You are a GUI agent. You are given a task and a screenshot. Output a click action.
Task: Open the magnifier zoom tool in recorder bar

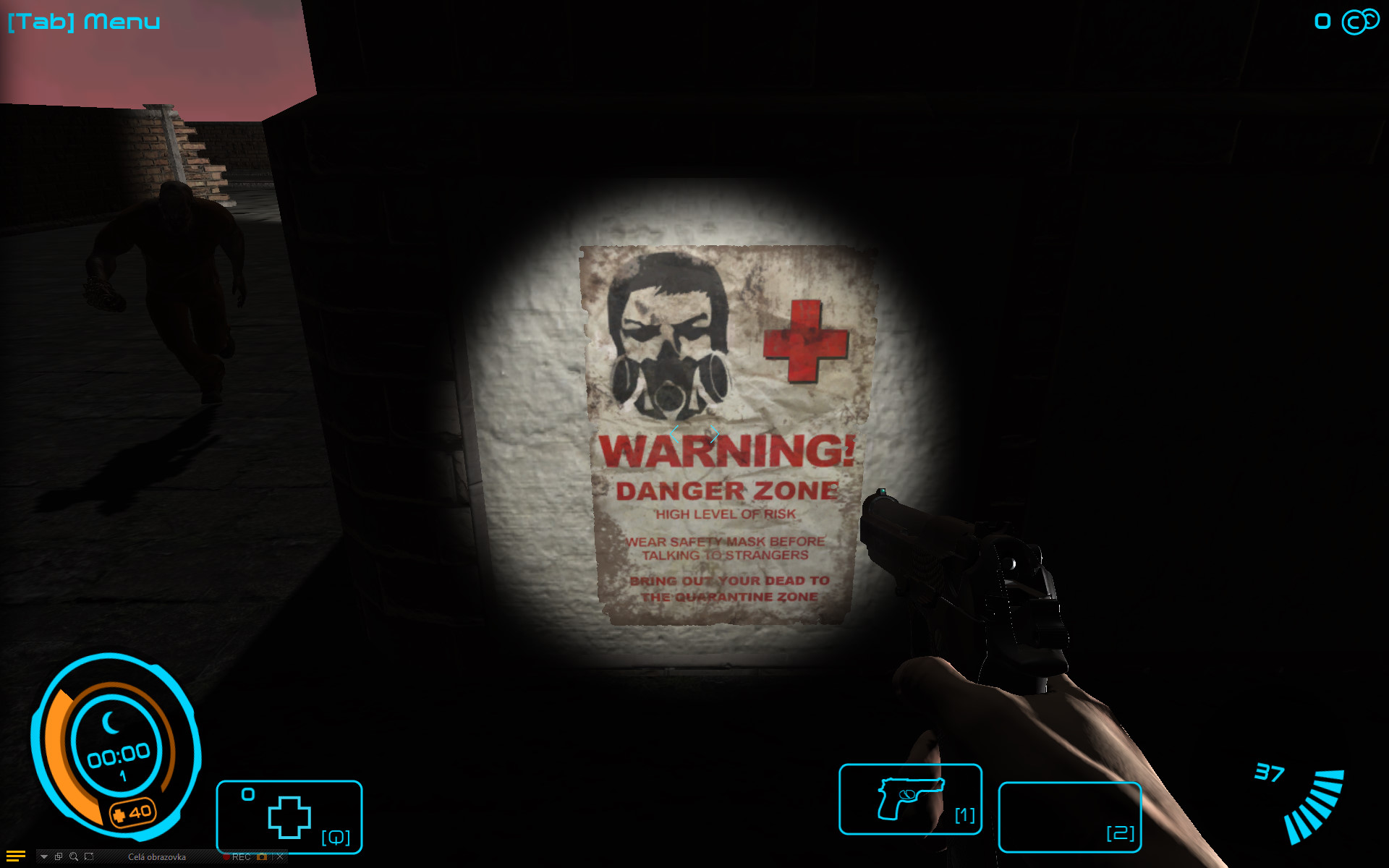coord(73,857)
